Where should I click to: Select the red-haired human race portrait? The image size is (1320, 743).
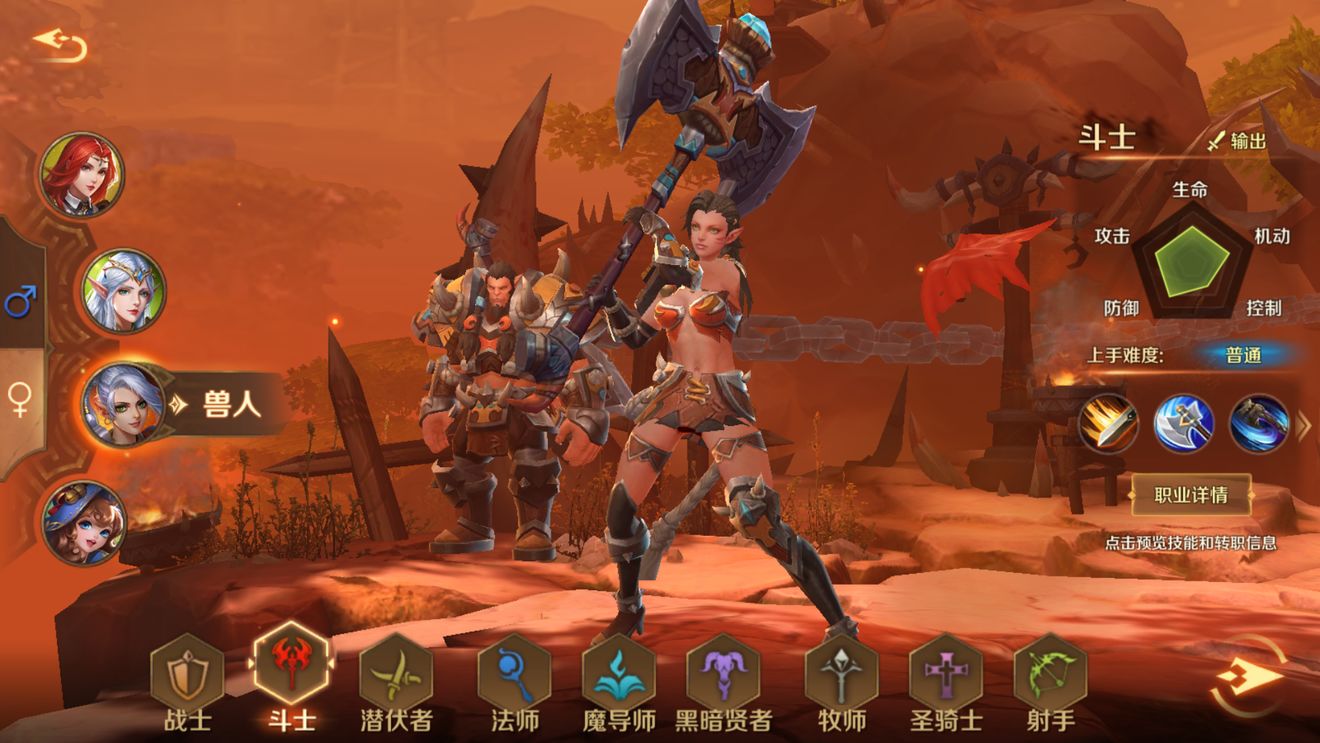tap(82, 176)
